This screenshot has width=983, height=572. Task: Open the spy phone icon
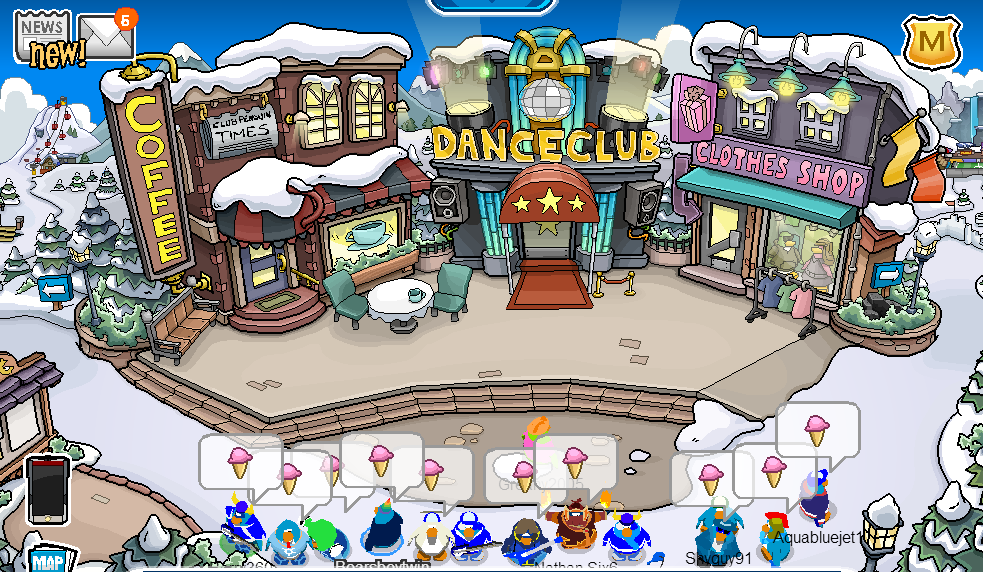(x=47, y=490)
